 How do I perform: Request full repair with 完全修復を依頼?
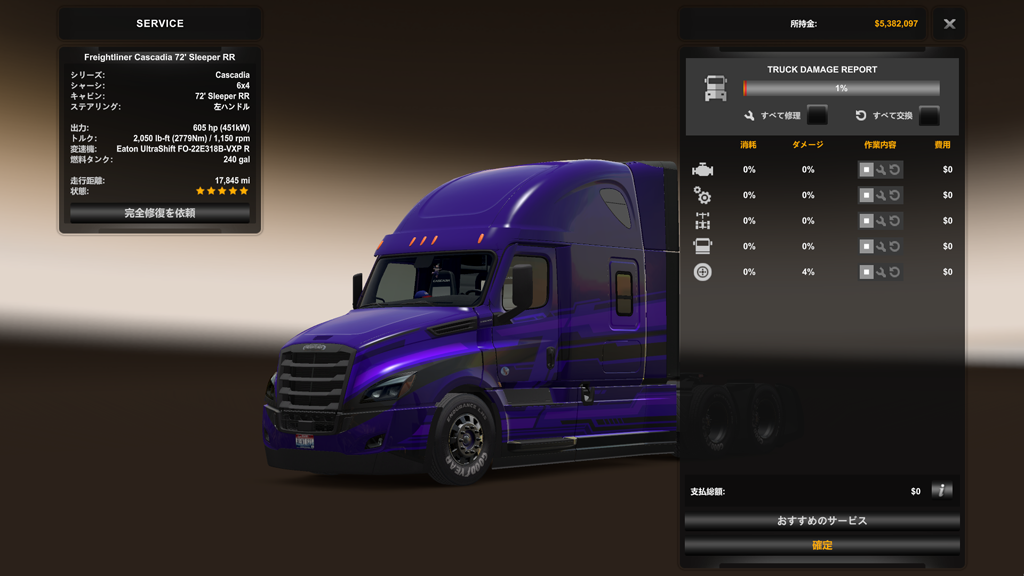(160, 213)
